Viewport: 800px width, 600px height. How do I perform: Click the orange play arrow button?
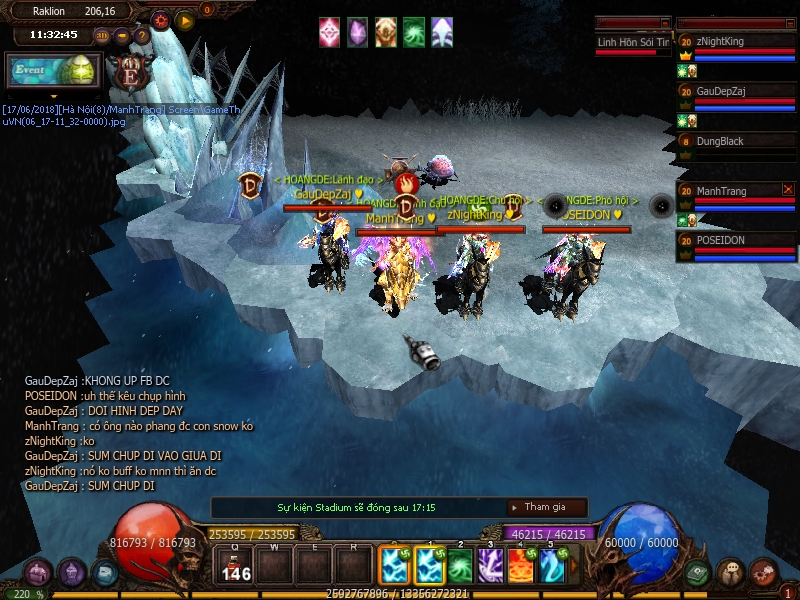[184, 19]
